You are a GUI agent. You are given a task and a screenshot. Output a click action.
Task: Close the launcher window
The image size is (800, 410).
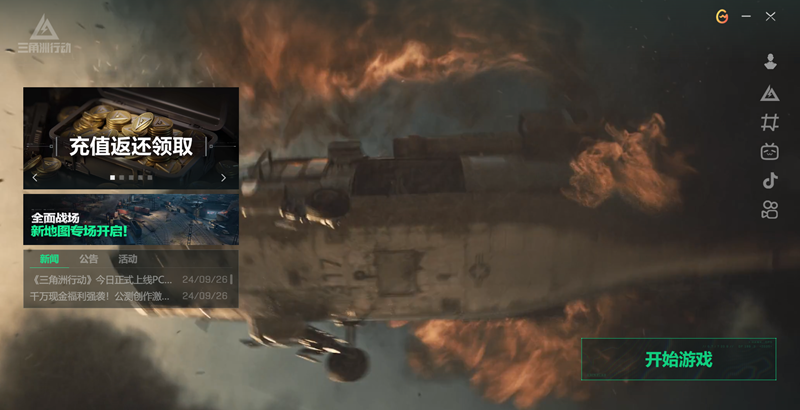coord(770,16)
